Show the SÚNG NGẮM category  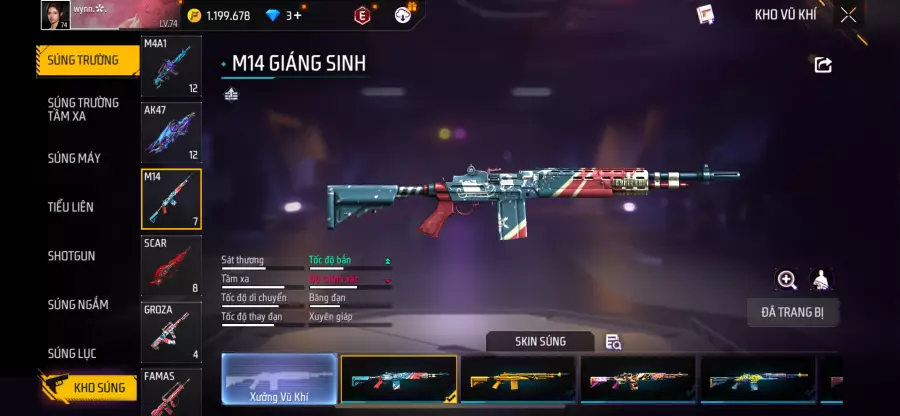(x=77, y=305)
